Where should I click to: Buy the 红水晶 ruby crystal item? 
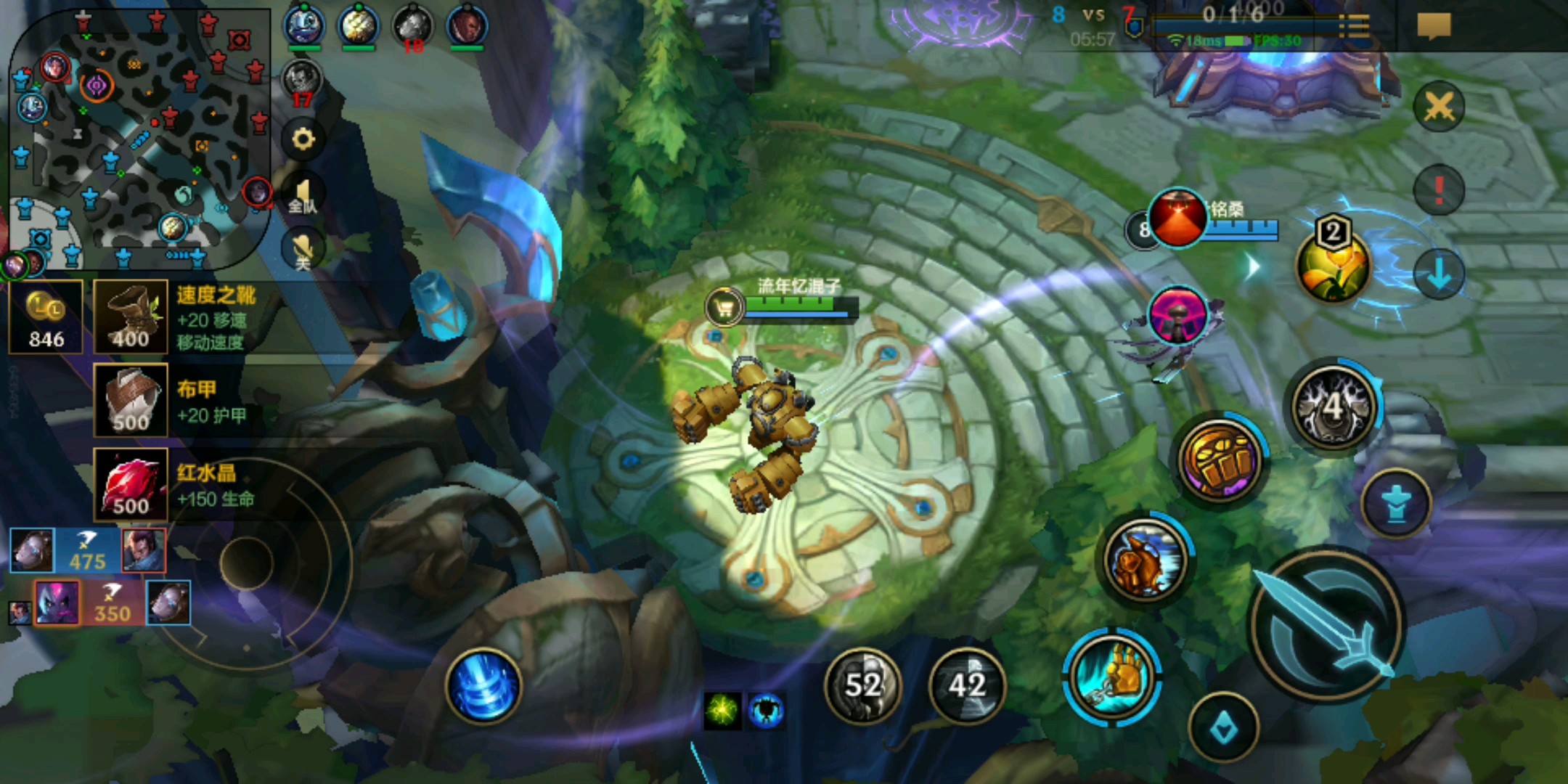pos(131,485)
